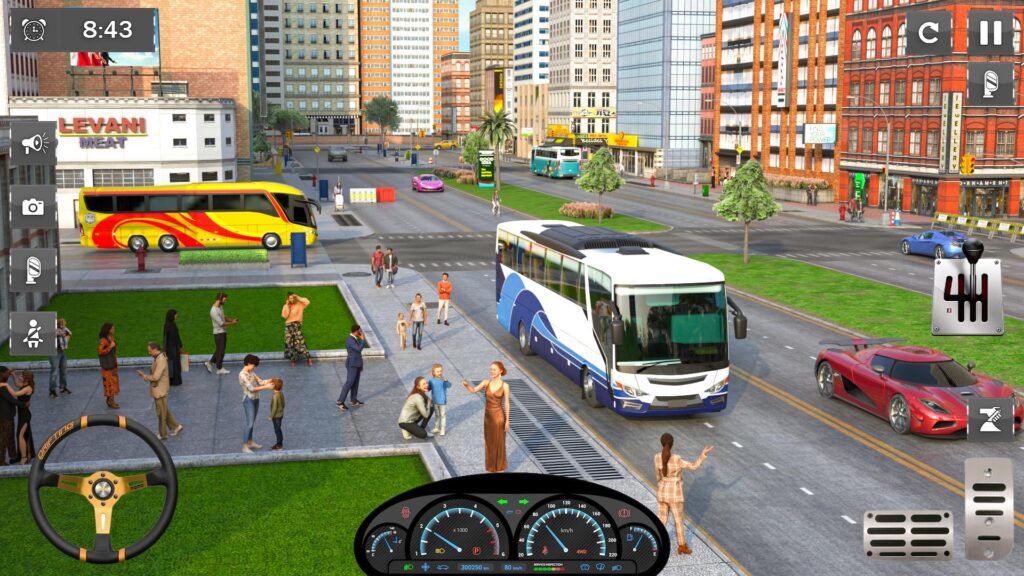The width and height of the screenshot is (1024, 576).
Task: Change gear with the gear shifter
Action: click(967, 290)
